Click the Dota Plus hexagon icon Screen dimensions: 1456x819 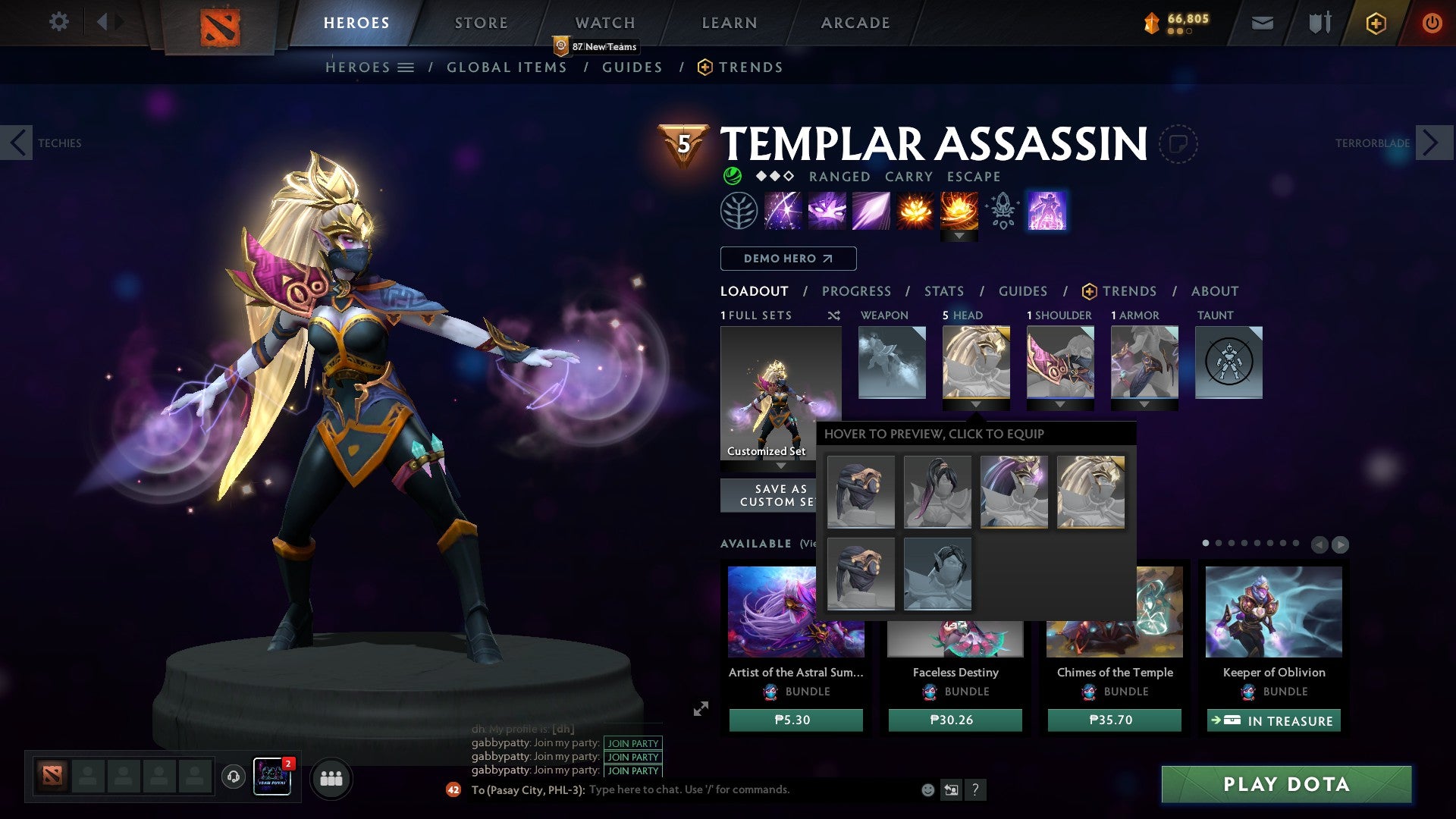point(1375,23)
